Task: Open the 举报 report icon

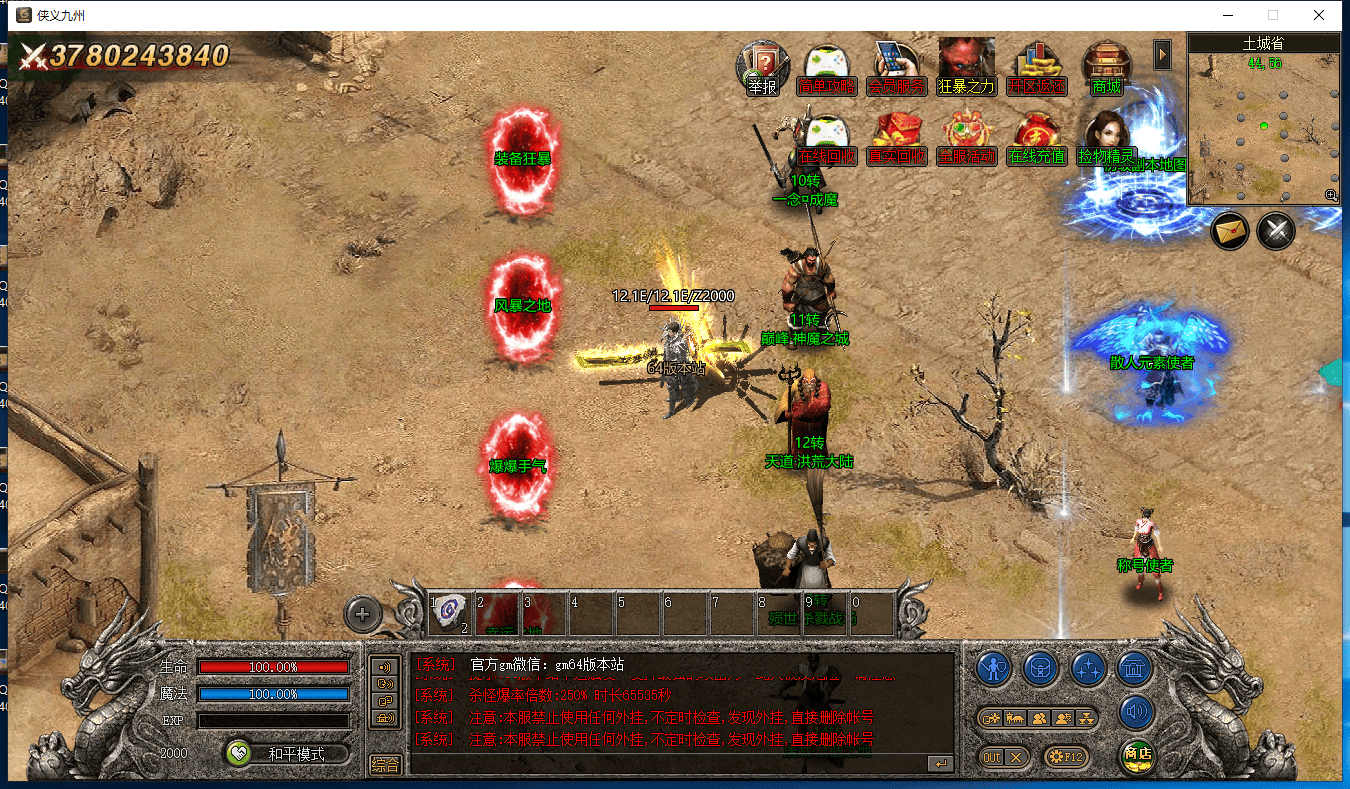Action: (x=762, y=67)
